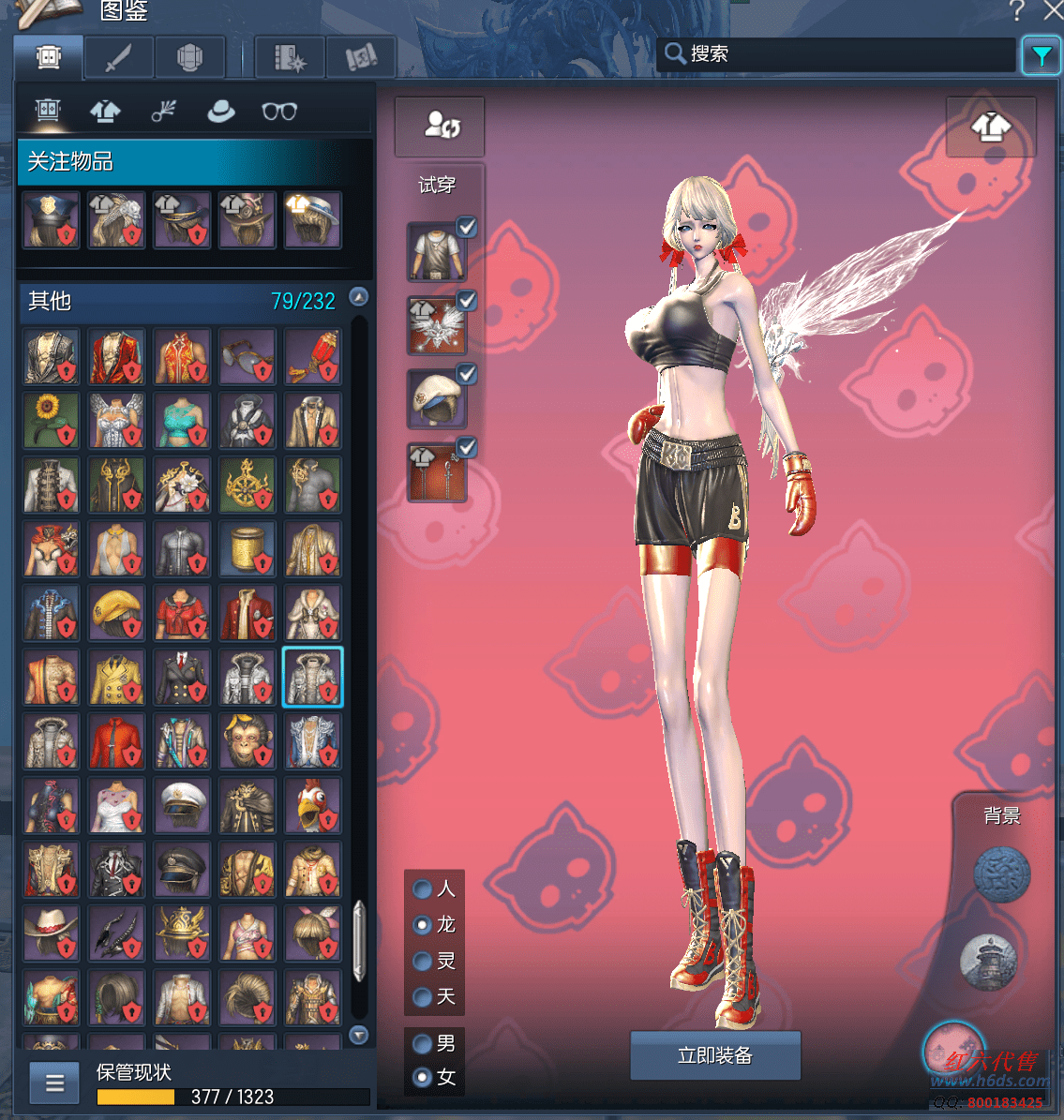Select the sunflower item slot
Screen dimensions: 1064x1120
[51, 420]
